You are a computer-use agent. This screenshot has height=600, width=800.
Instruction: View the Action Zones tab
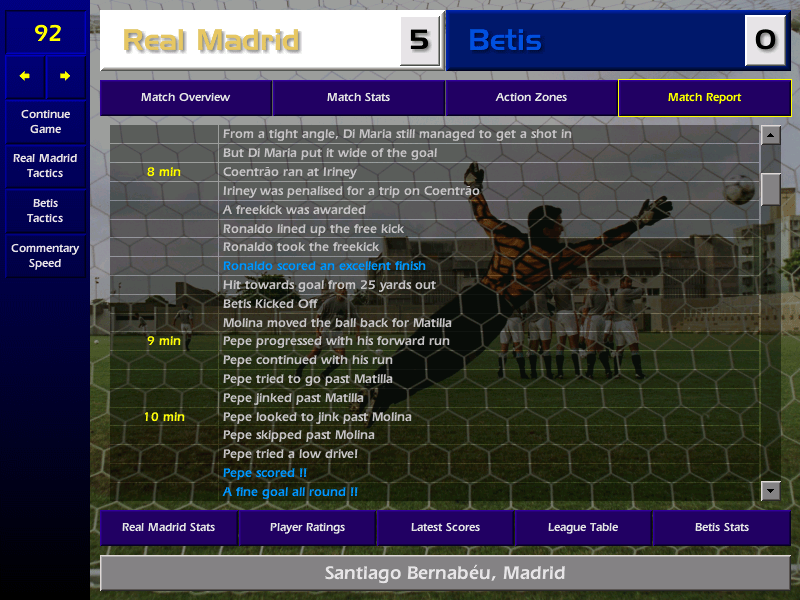[x=531, y=98]
